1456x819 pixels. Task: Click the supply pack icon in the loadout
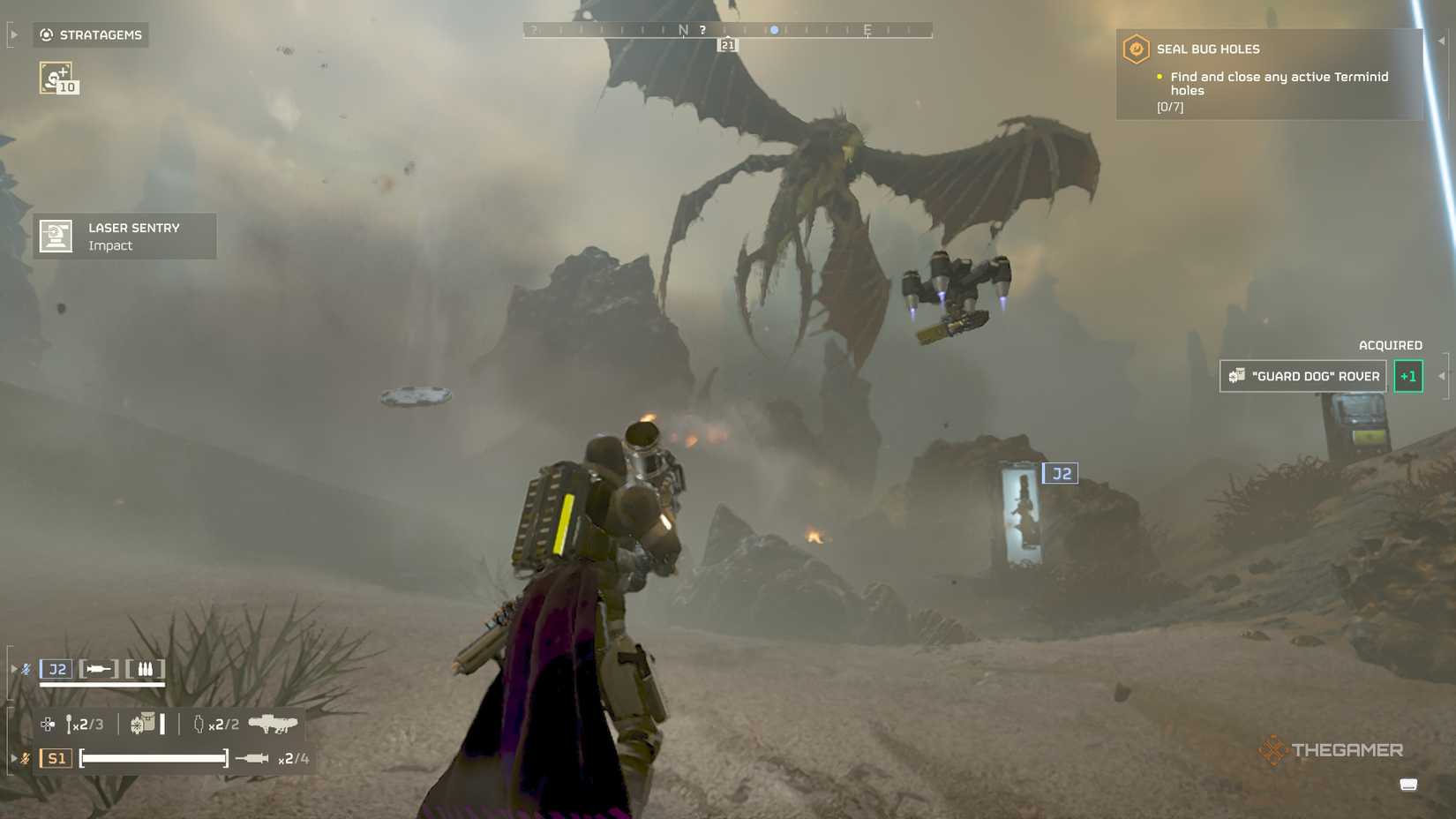[x=146, y=722]
